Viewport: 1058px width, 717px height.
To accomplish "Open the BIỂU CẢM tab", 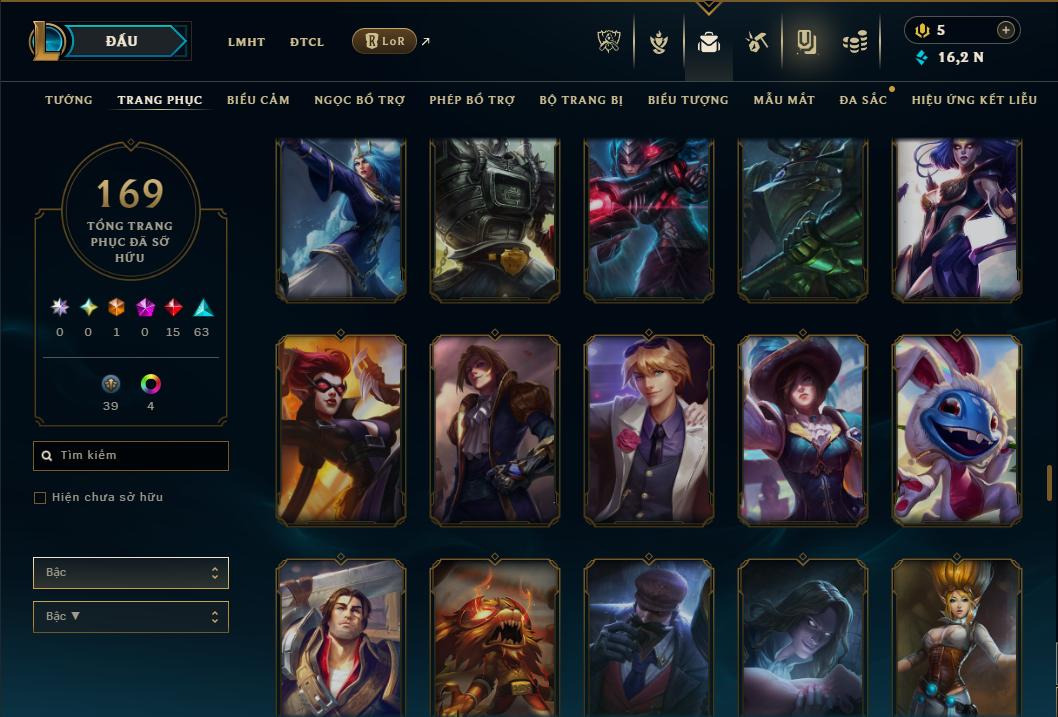I will pos(258,100).
